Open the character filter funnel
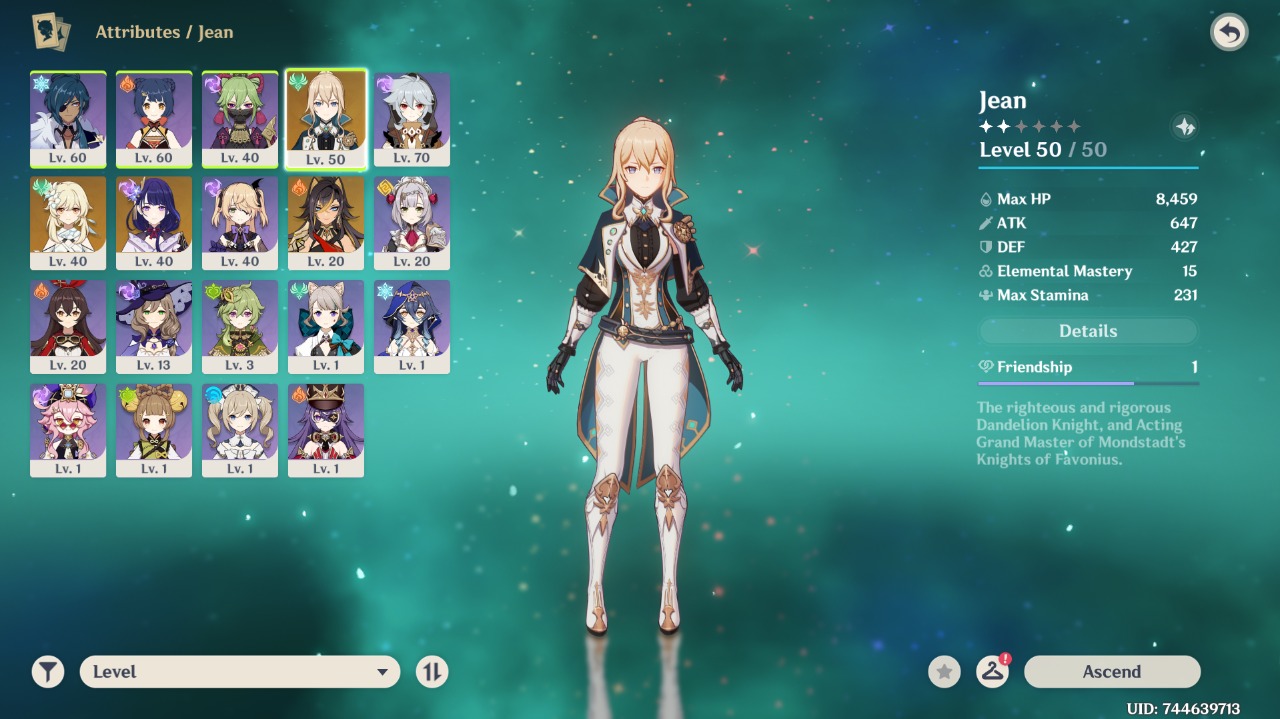This screenshot has height=719, width=1280. tap(48, 672)
